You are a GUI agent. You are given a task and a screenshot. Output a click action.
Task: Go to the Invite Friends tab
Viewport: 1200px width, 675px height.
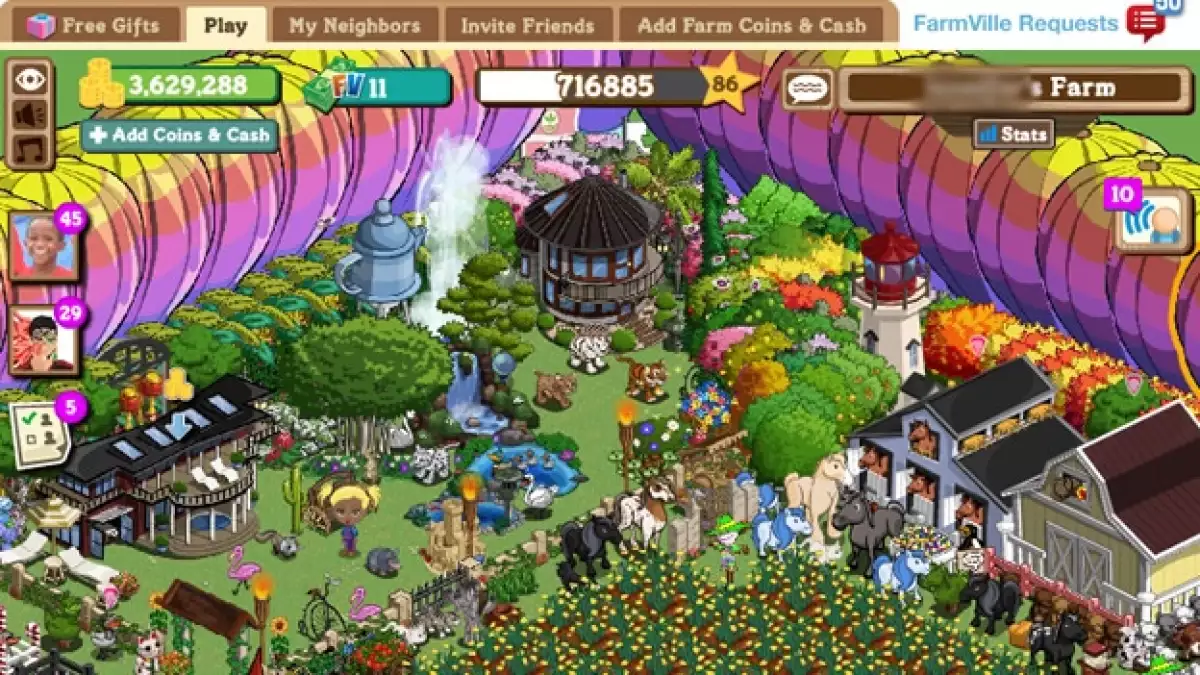(x=527, y=25)
